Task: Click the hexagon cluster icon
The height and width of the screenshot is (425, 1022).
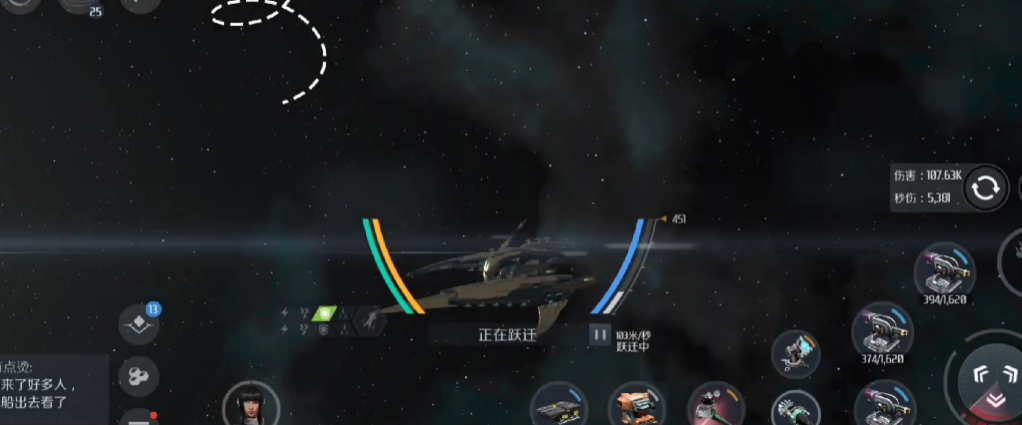Action: 137,376
